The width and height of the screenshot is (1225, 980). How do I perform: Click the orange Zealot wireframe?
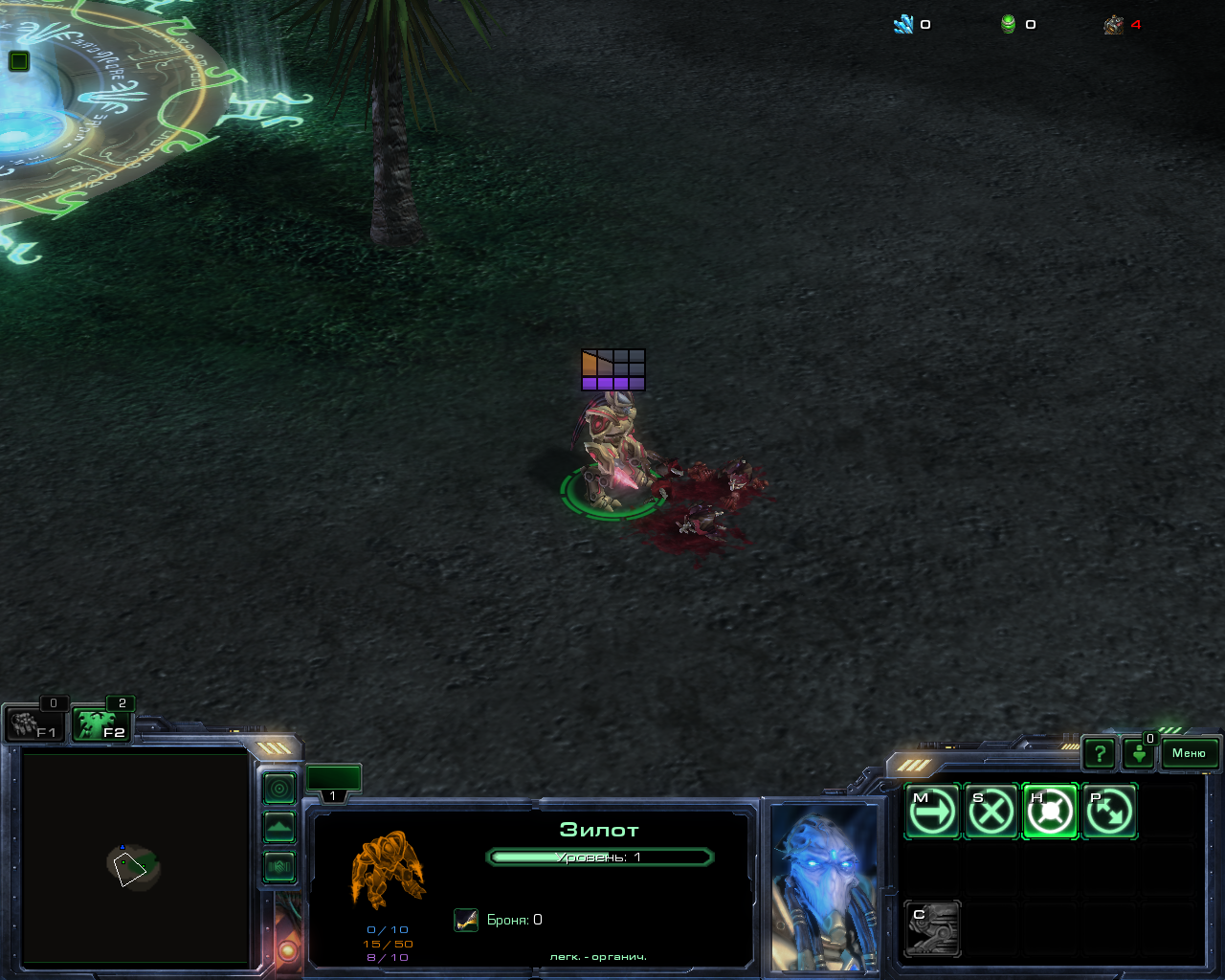coord(388,869)
